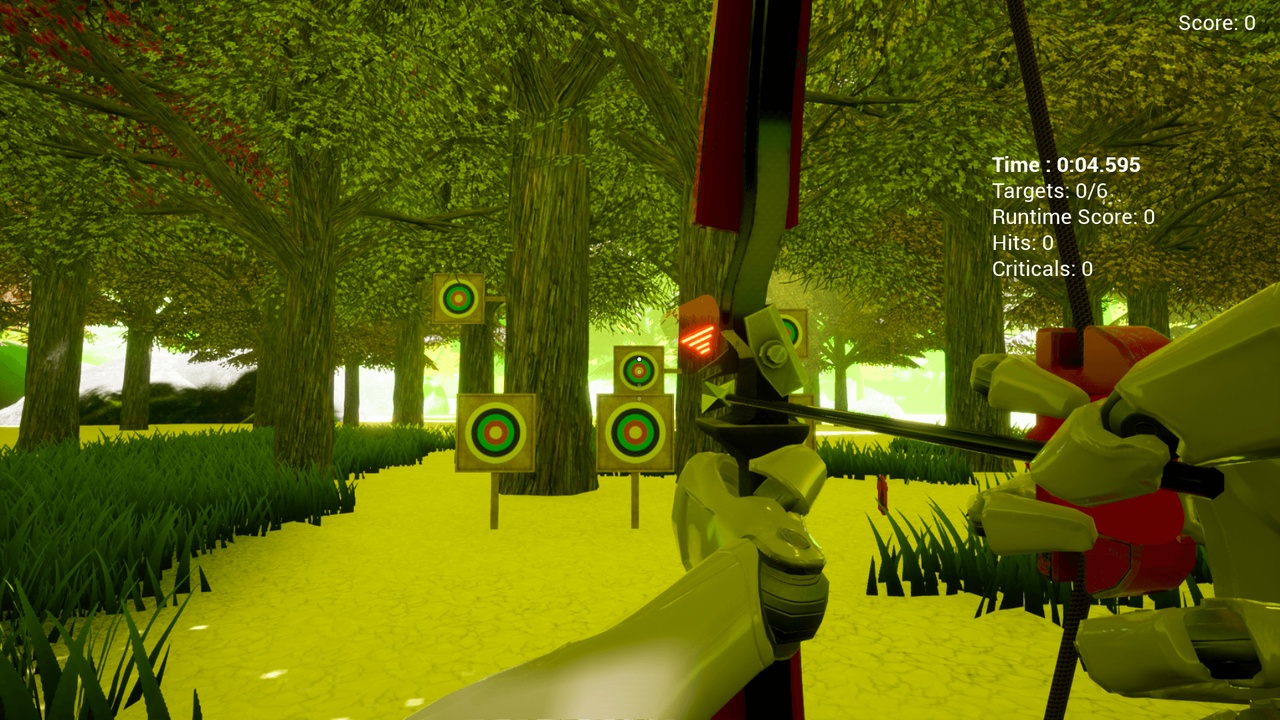The width and height of the screenshot is (1280, 720).
Task: Toggle the Hits counter readout
Action: pyautogui.click(x=1020, y=242)
